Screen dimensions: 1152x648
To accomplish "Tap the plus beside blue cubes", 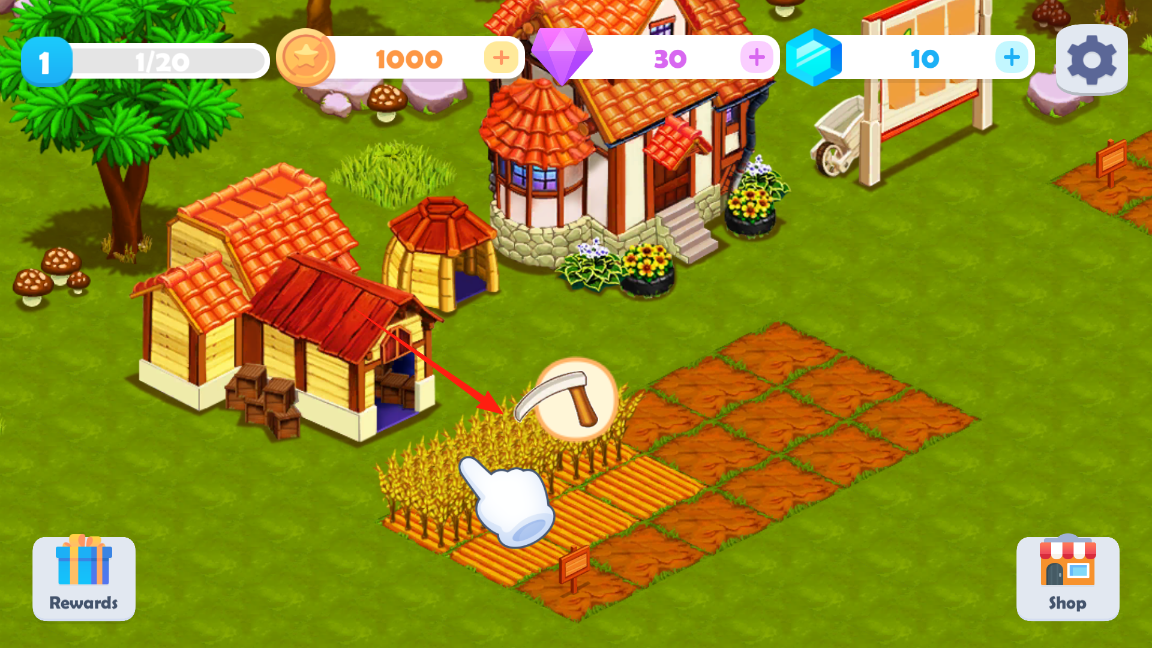I will click(1012, 58).
